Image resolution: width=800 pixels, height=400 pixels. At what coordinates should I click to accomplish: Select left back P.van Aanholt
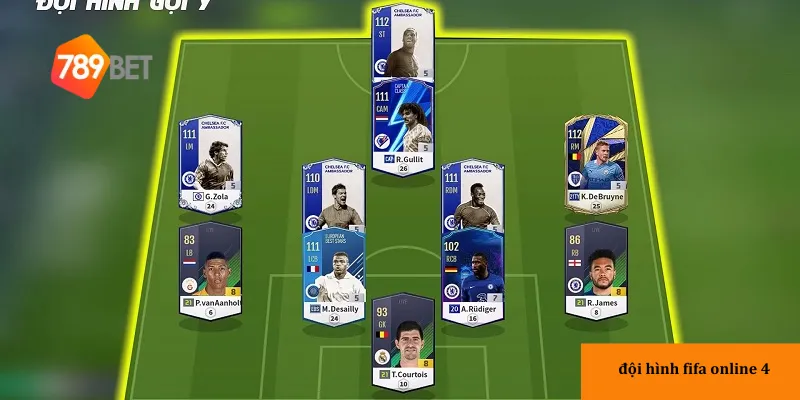[x=210, y=270]
